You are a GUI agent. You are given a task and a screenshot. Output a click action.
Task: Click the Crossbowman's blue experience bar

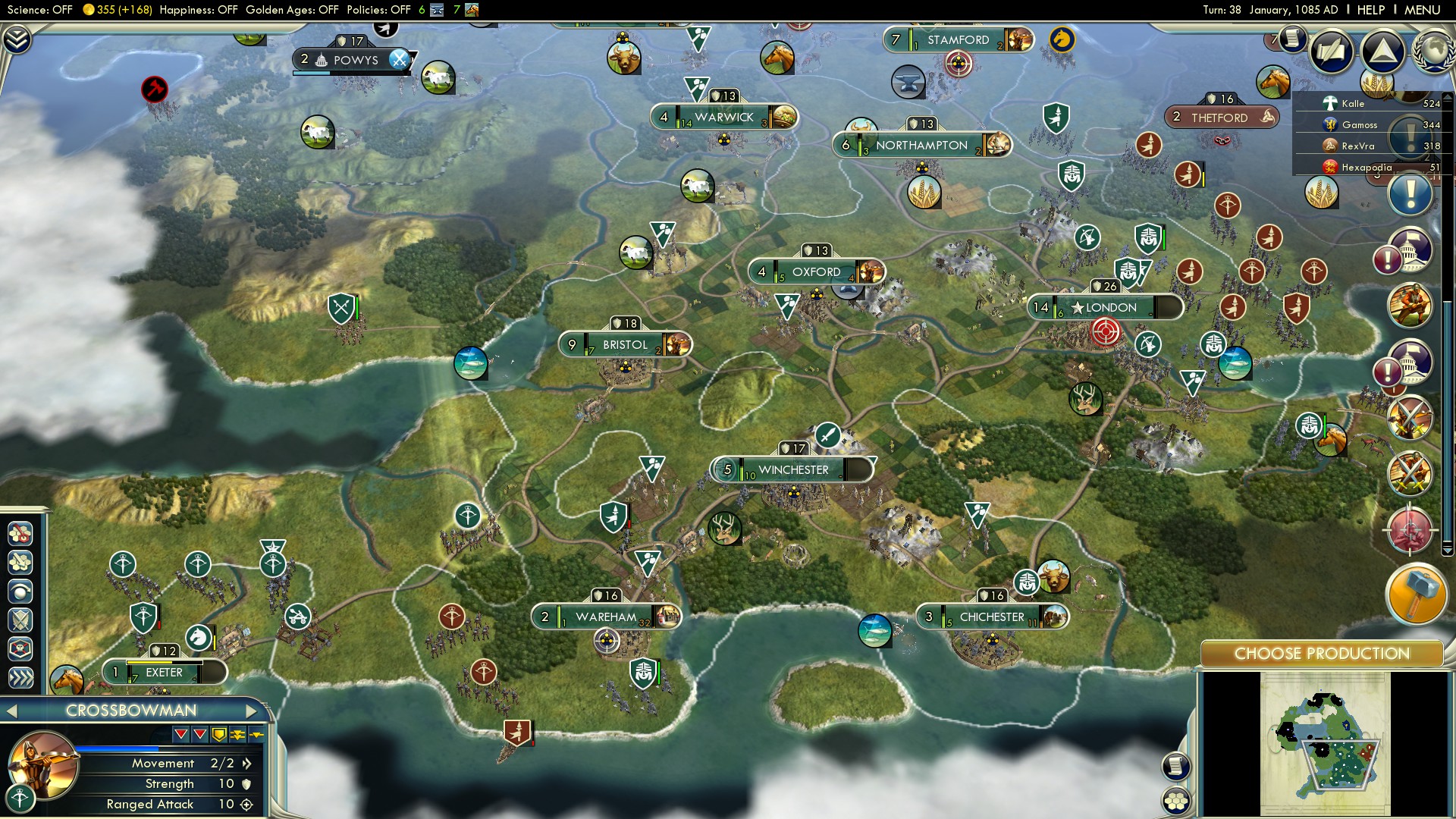117,748
